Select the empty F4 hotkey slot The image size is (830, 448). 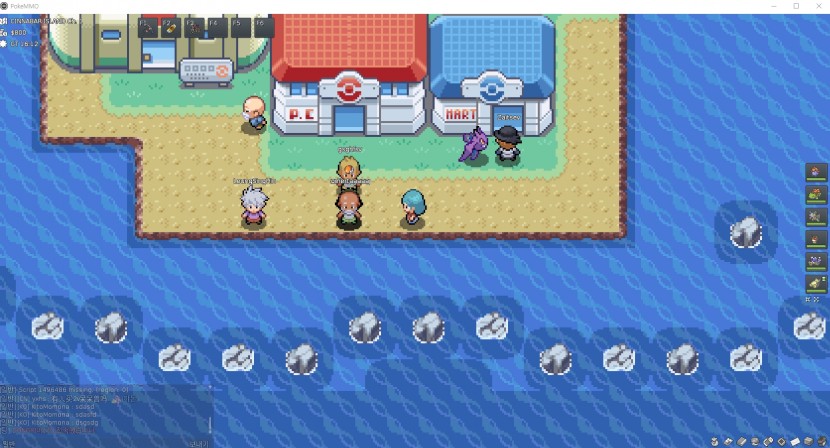click(x=218, y=27)
